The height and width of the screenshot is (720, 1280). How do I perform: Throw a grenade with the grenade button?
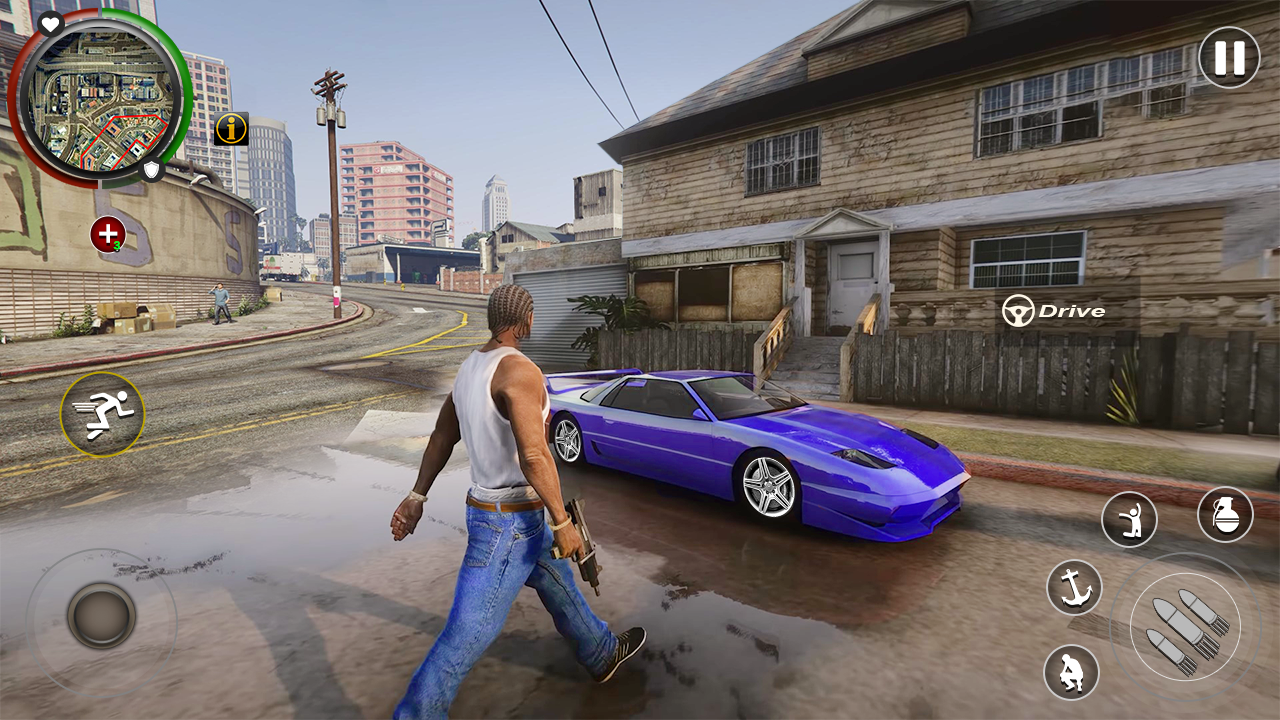click(1225, 515)
